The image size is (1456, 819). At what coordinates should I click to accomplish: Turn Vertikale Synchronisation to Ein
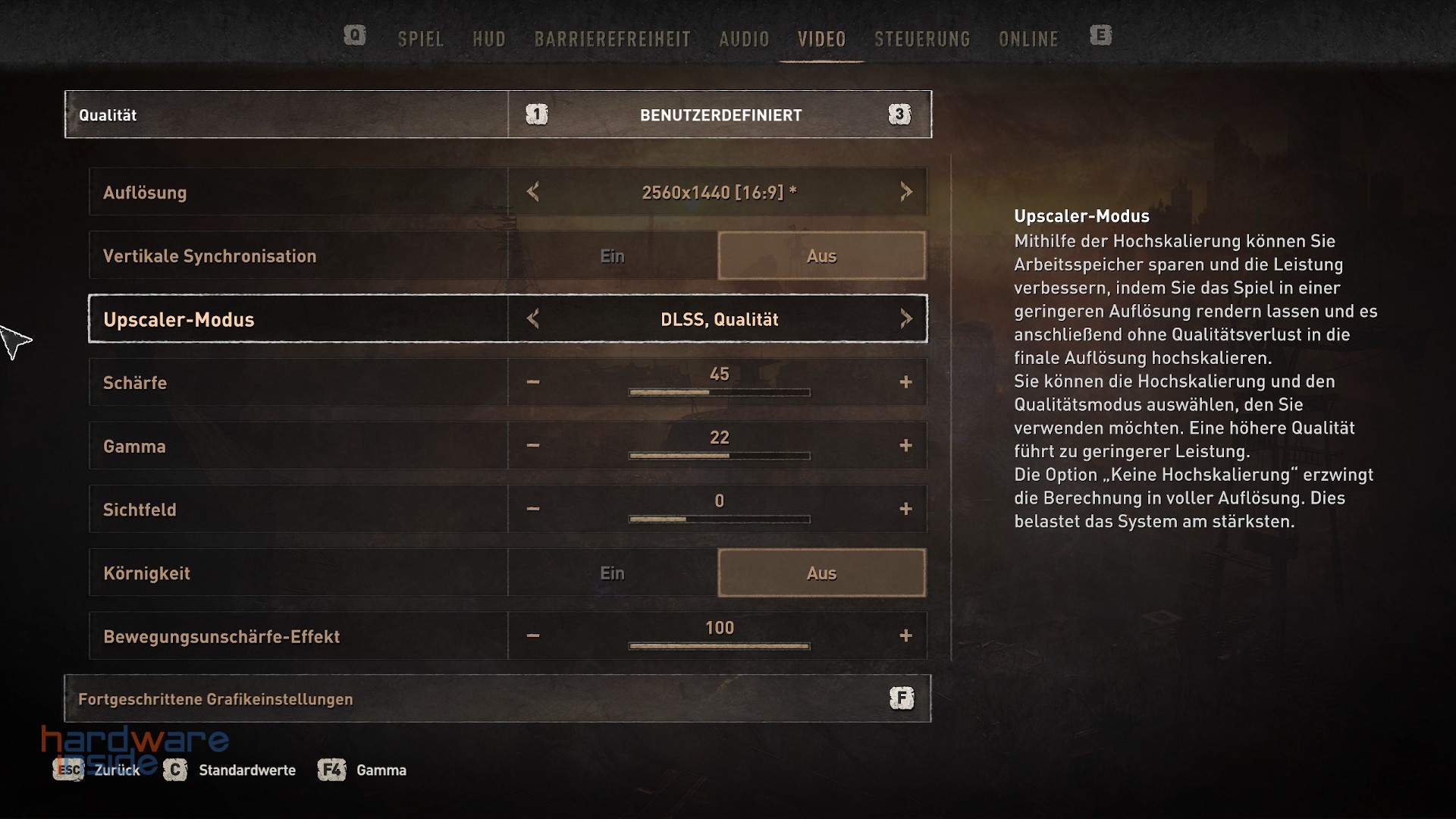[x=612, y=256]
